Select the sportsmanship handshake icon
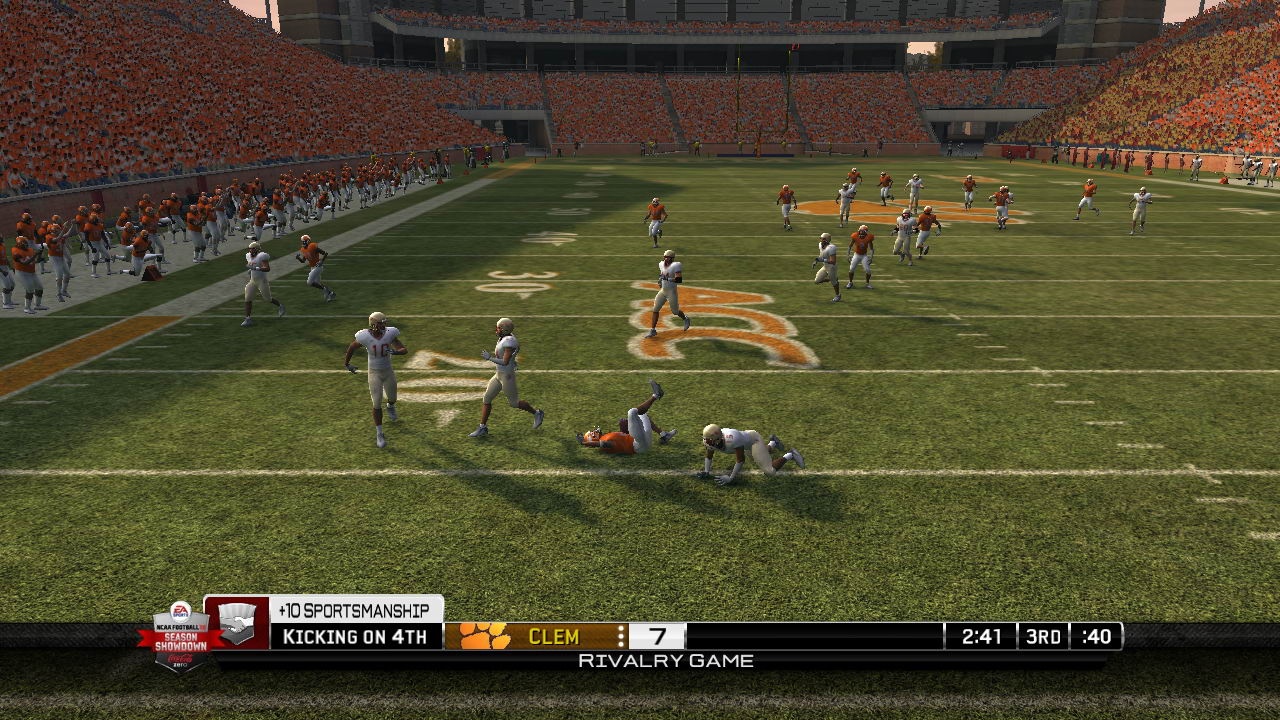 pos(237,624)
